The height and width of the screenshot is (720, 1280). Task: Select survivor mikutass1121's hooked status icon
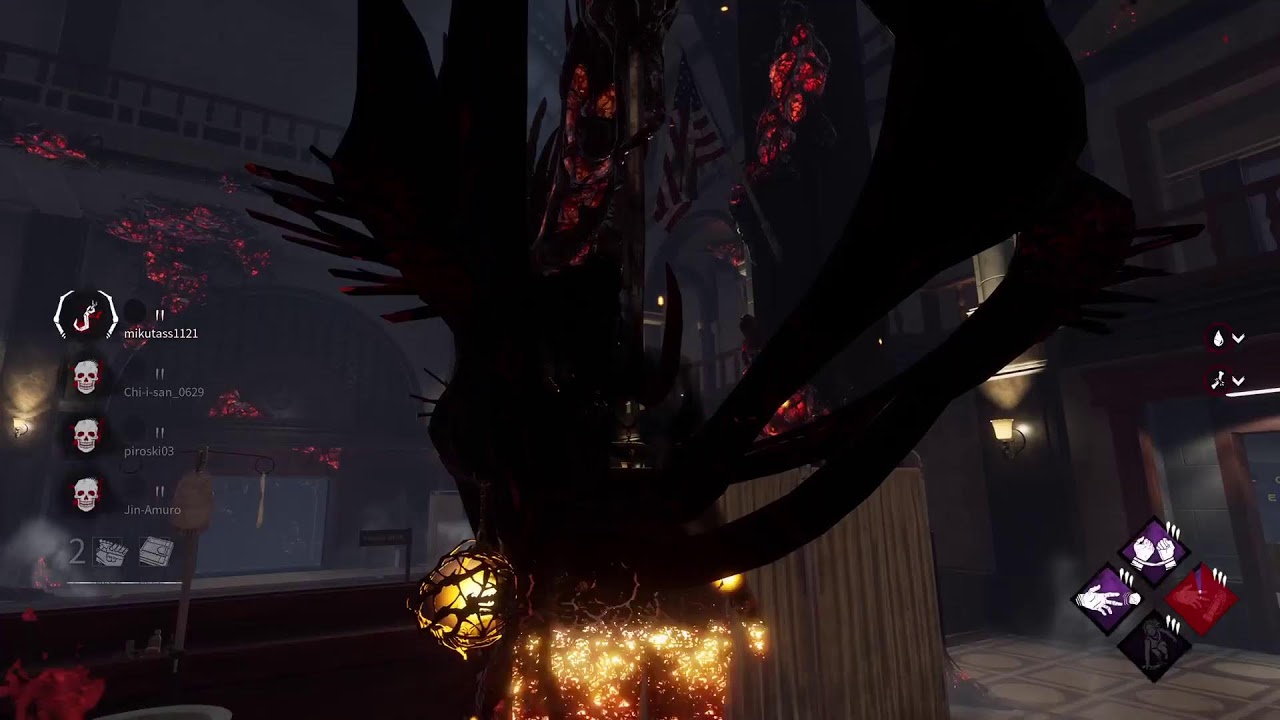(x=86, y=315)
